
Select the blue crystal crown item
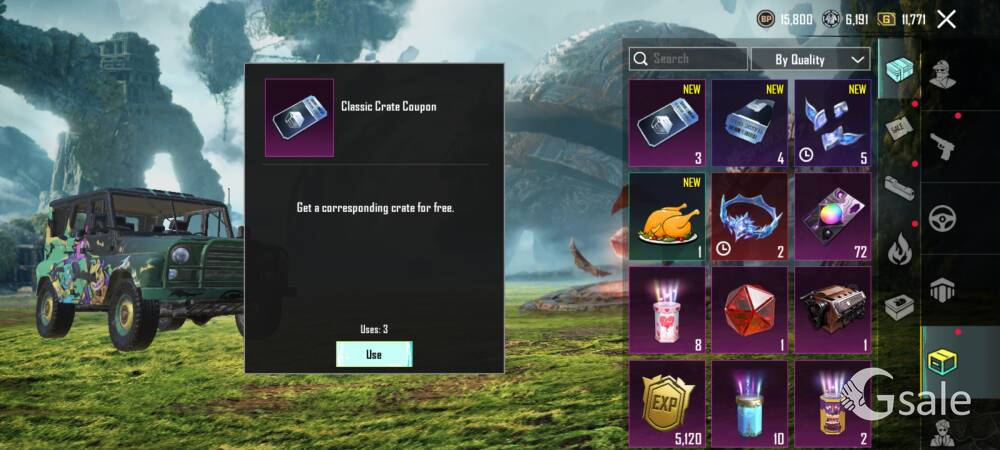[x=750, y=217]
